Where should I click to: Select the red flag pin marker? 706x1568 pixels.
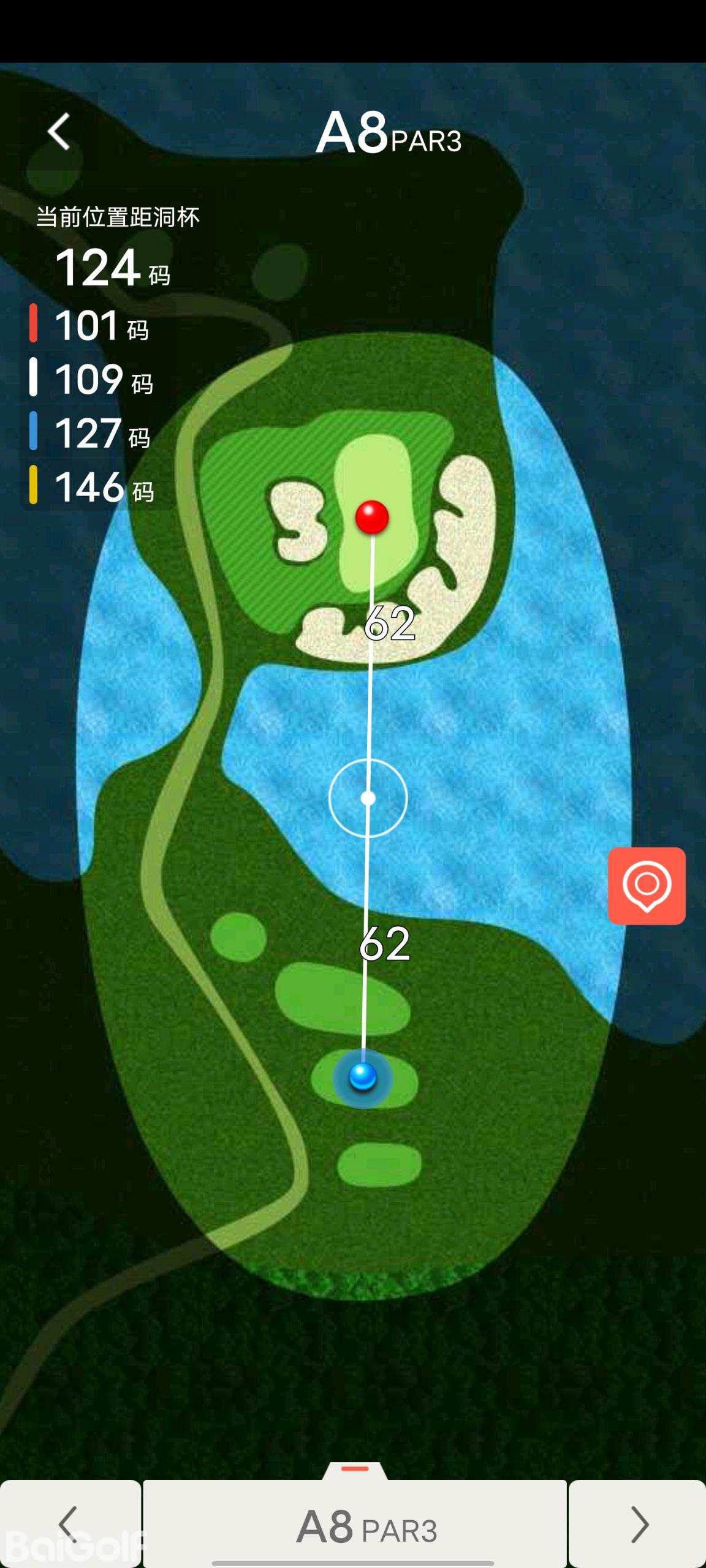(372, 517)
